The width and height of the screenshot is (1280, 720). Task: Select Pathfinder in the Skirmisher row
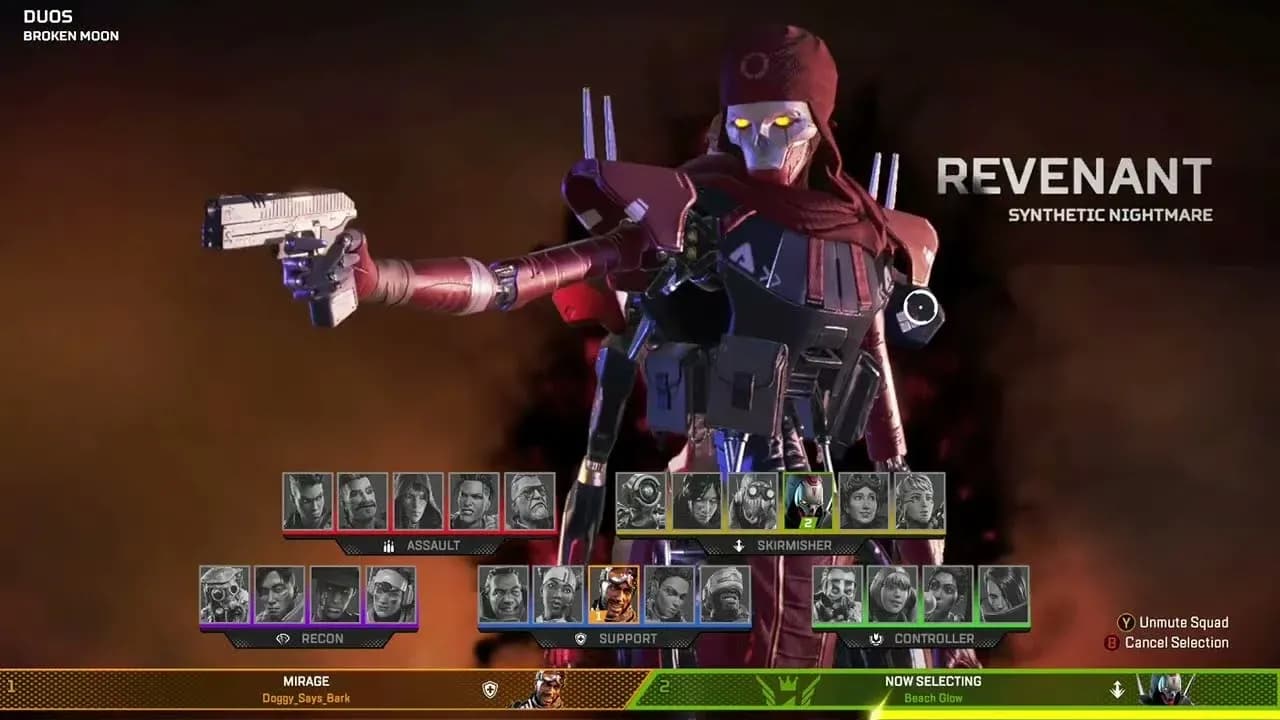click(641, 500)
